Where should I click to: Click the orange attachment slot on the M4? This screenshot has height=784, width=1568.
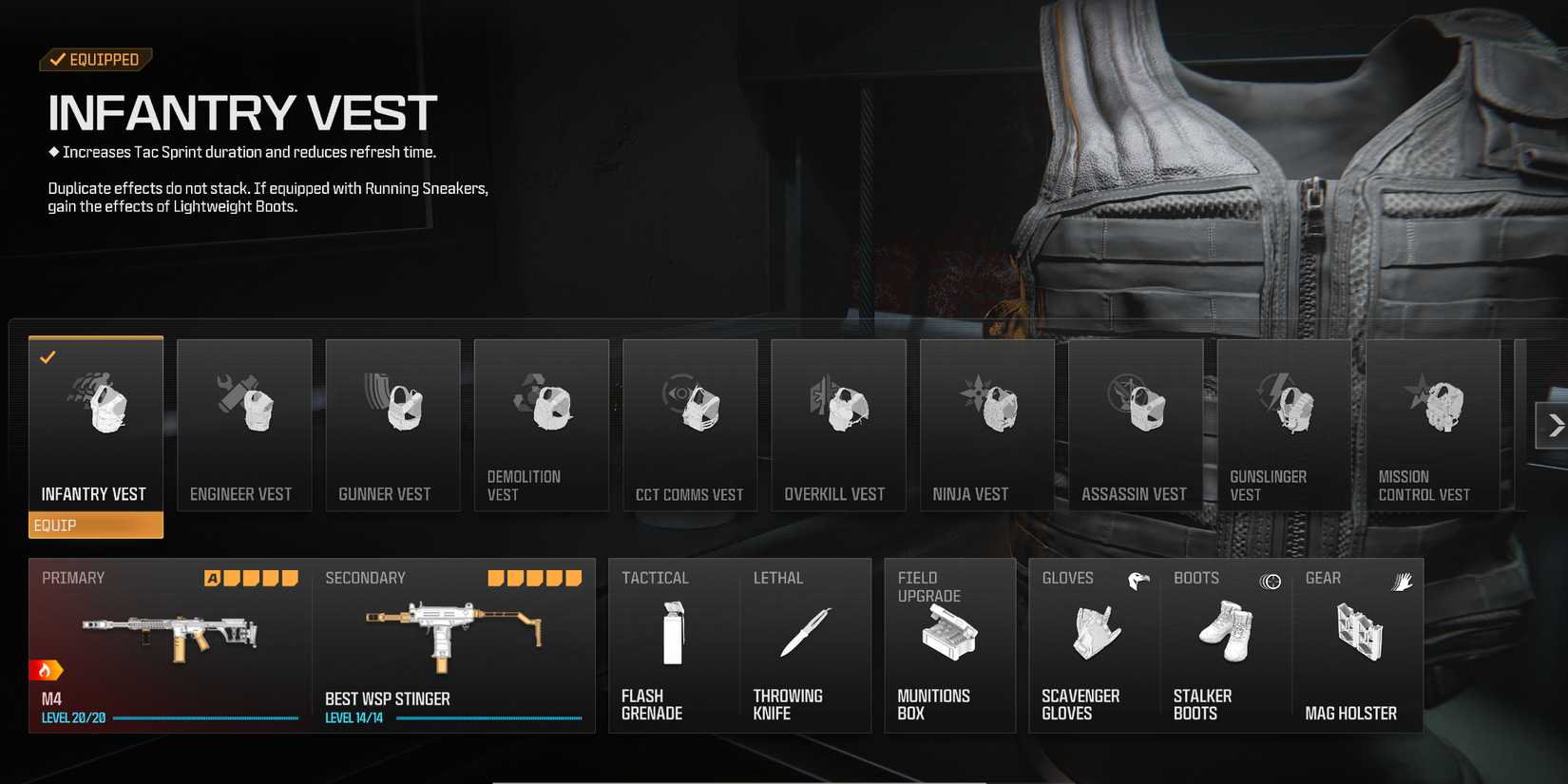tap(211, 576)
